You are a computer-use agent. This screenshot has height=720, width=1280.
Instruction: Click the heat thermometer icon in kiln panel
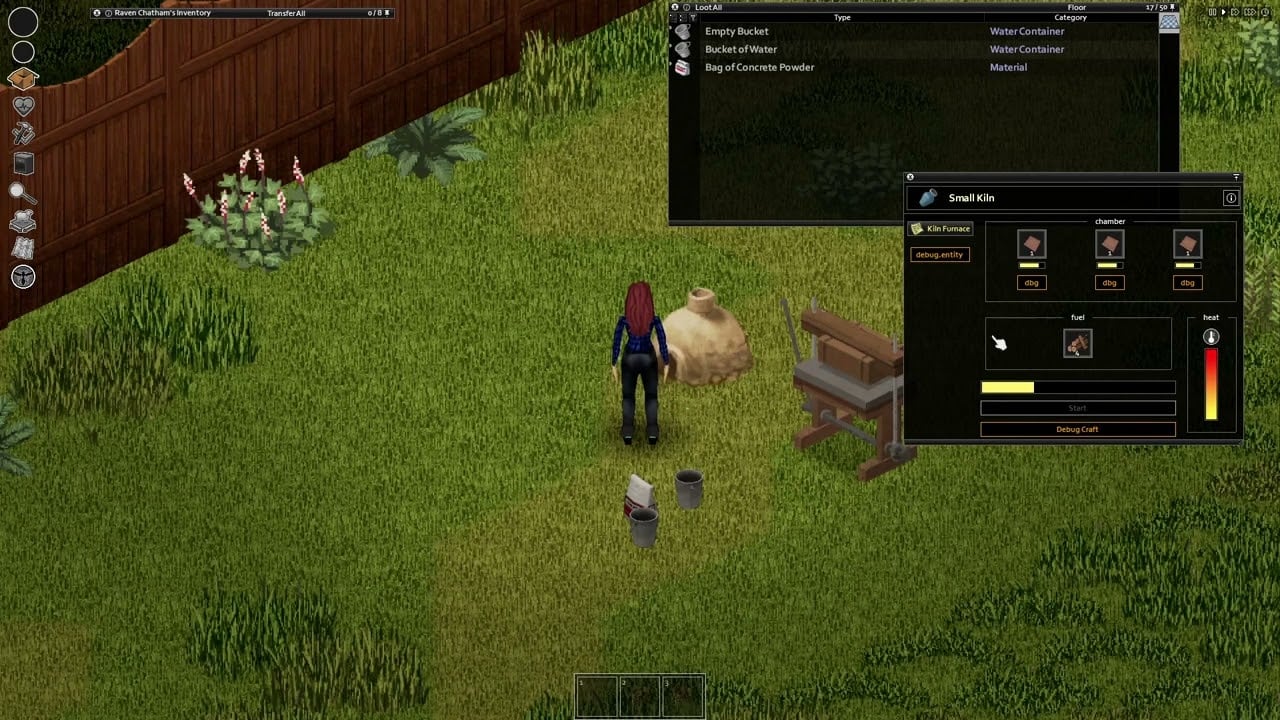click(x=1210, y=337)
